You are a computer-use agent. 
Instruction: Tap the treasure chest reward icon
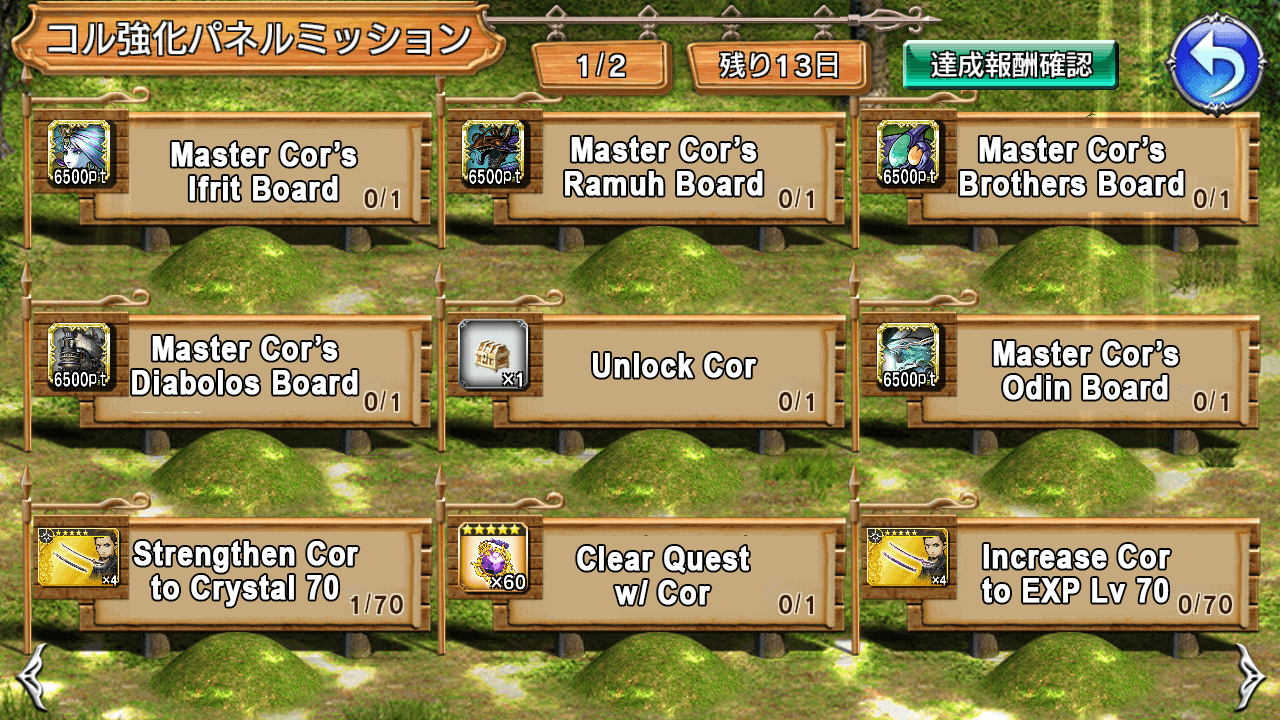(493, 355)
